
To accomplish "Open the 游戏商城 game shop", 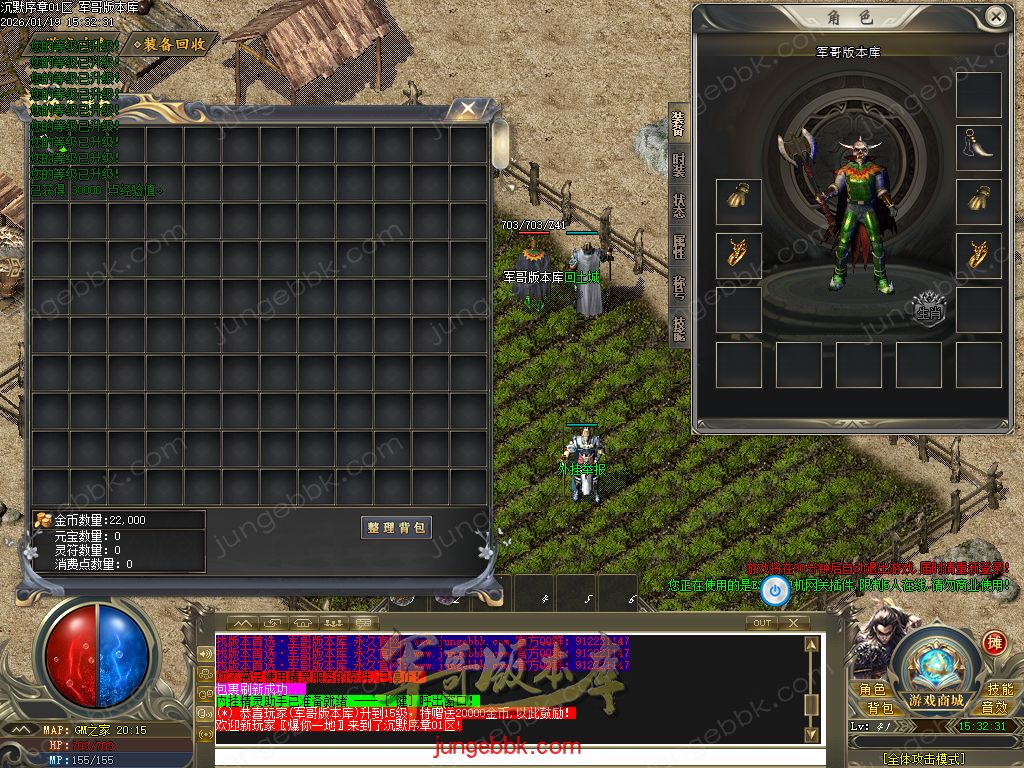I will point(936,699).
